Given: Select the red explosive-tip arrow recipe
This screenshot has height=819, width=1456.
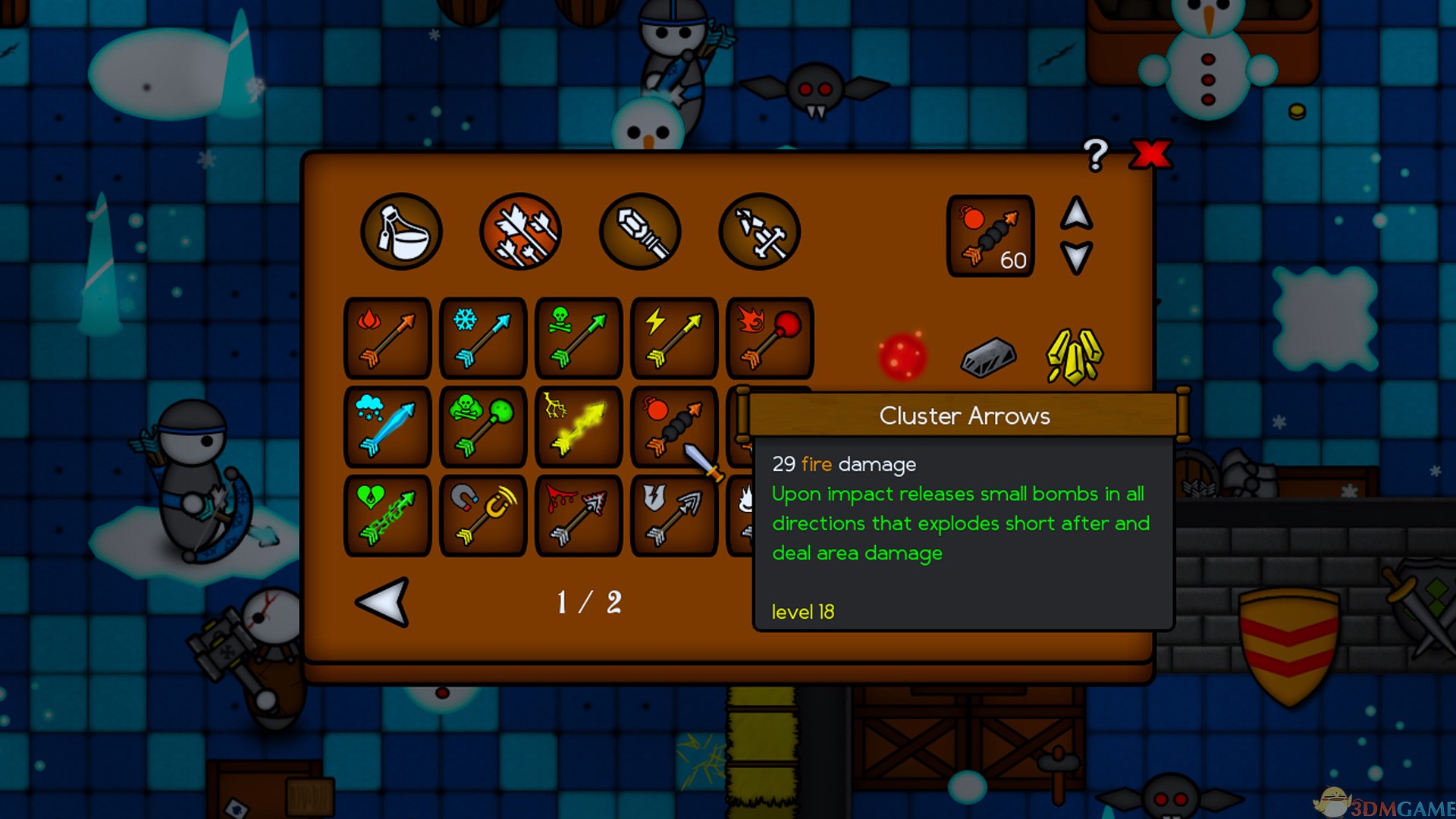Looking at the screenshot, I should coord(769,338).
